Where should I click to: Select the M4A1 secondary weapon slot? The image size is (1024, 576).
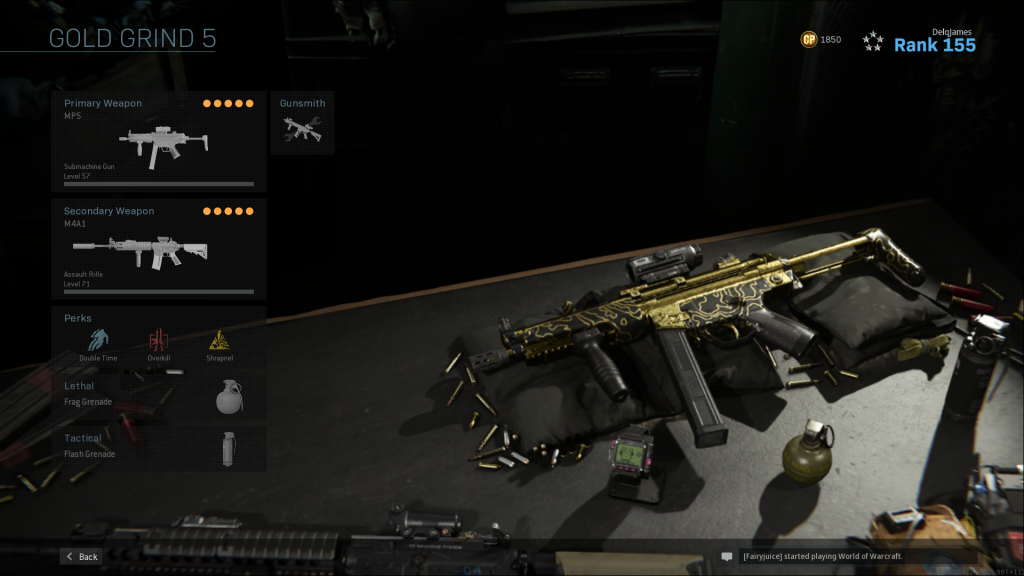(x=159, y=249)
